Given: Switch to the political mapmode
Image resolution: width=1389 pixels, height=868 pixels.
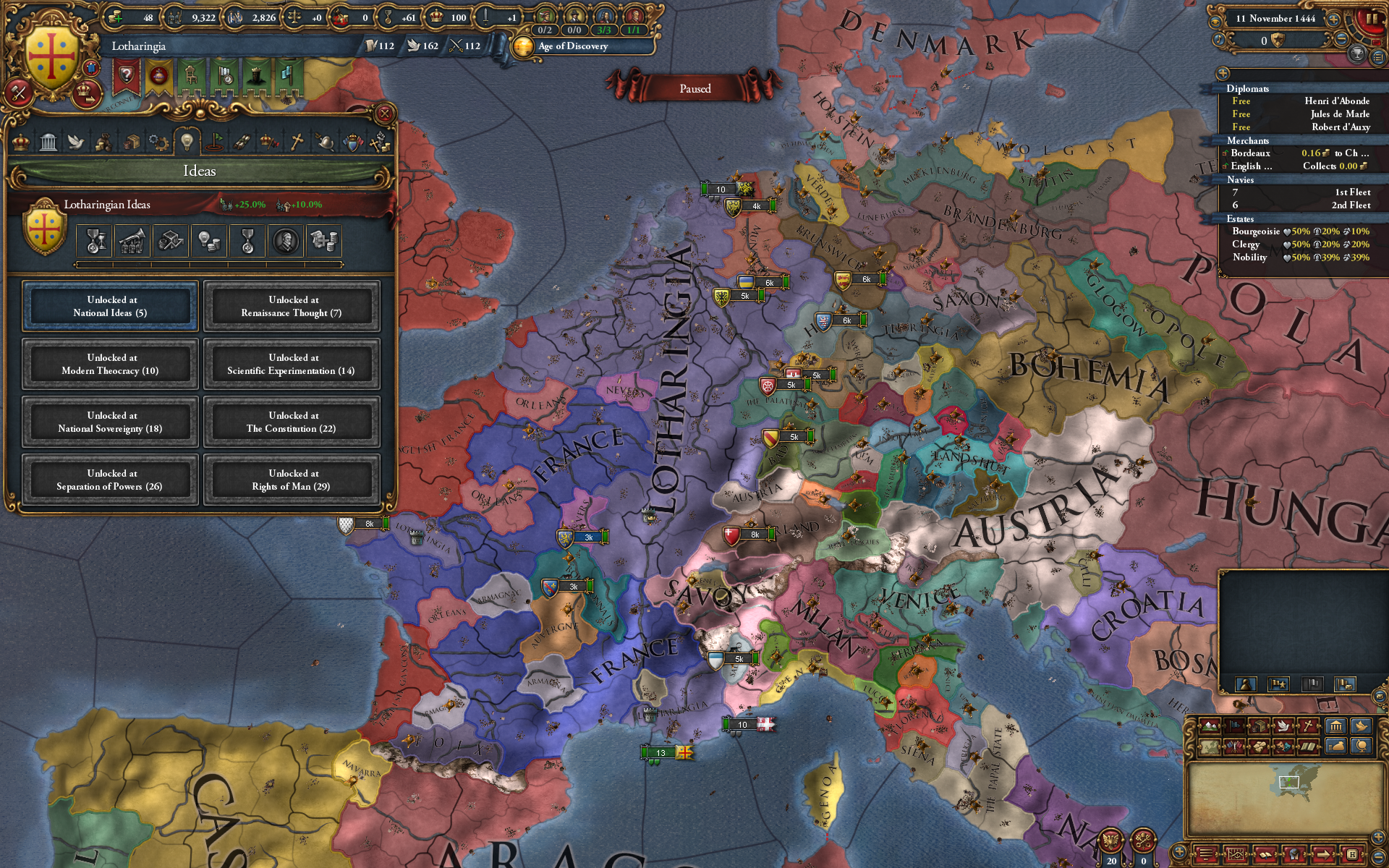Looking at the screenshot, I should tap(1235, 726).
